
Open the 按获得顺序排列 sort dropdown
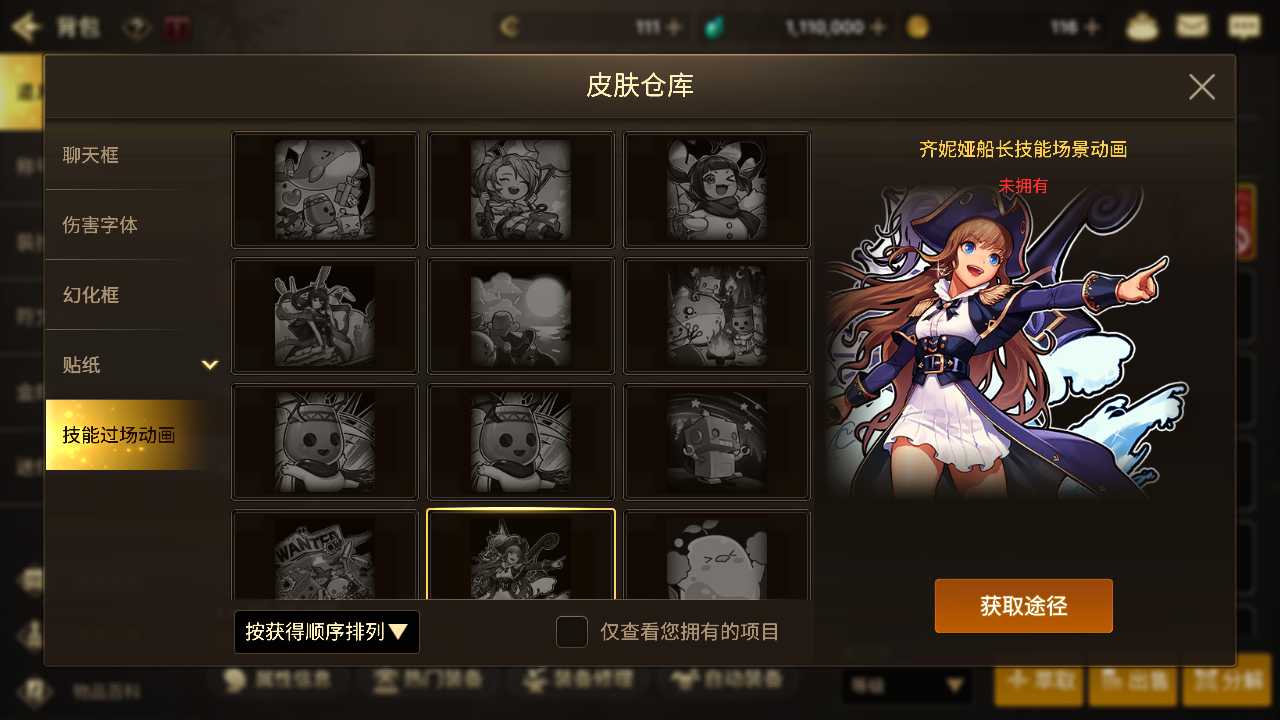(326, 632)
